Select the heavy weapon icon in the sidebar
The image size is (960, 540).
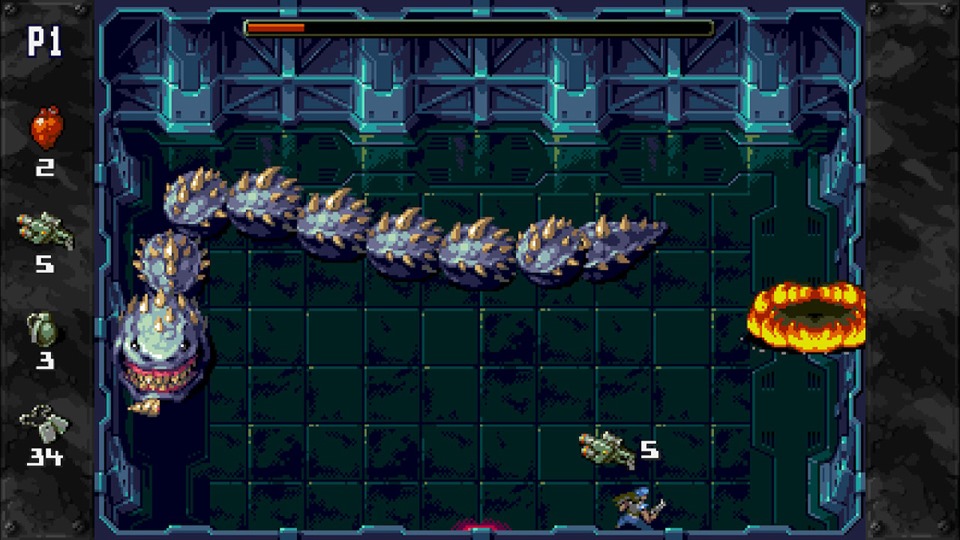tap(45, 231)
